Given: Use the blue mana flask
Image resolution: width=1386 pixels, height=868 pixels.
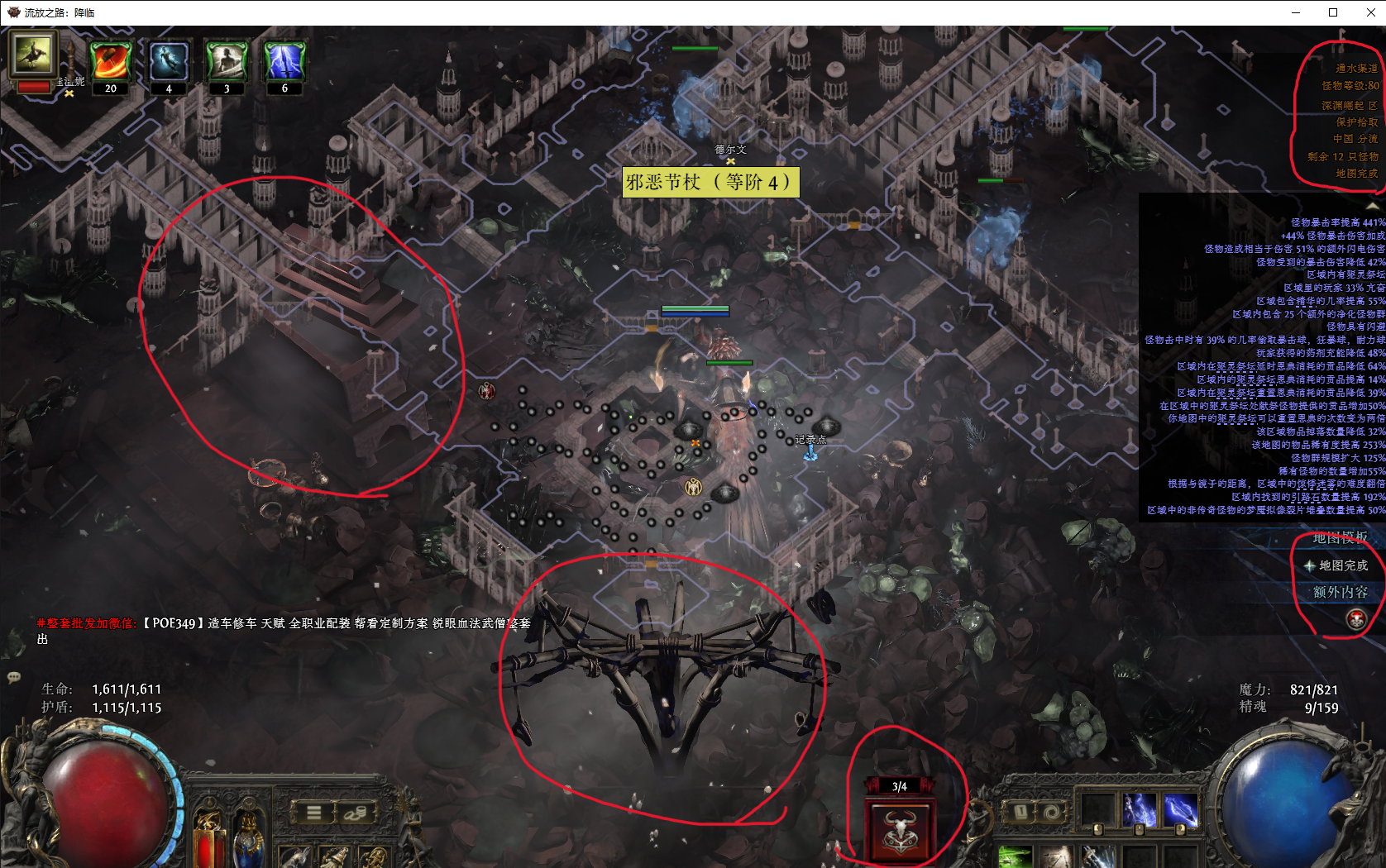Looking at the screenshot, I should click(x=248, y=842).
